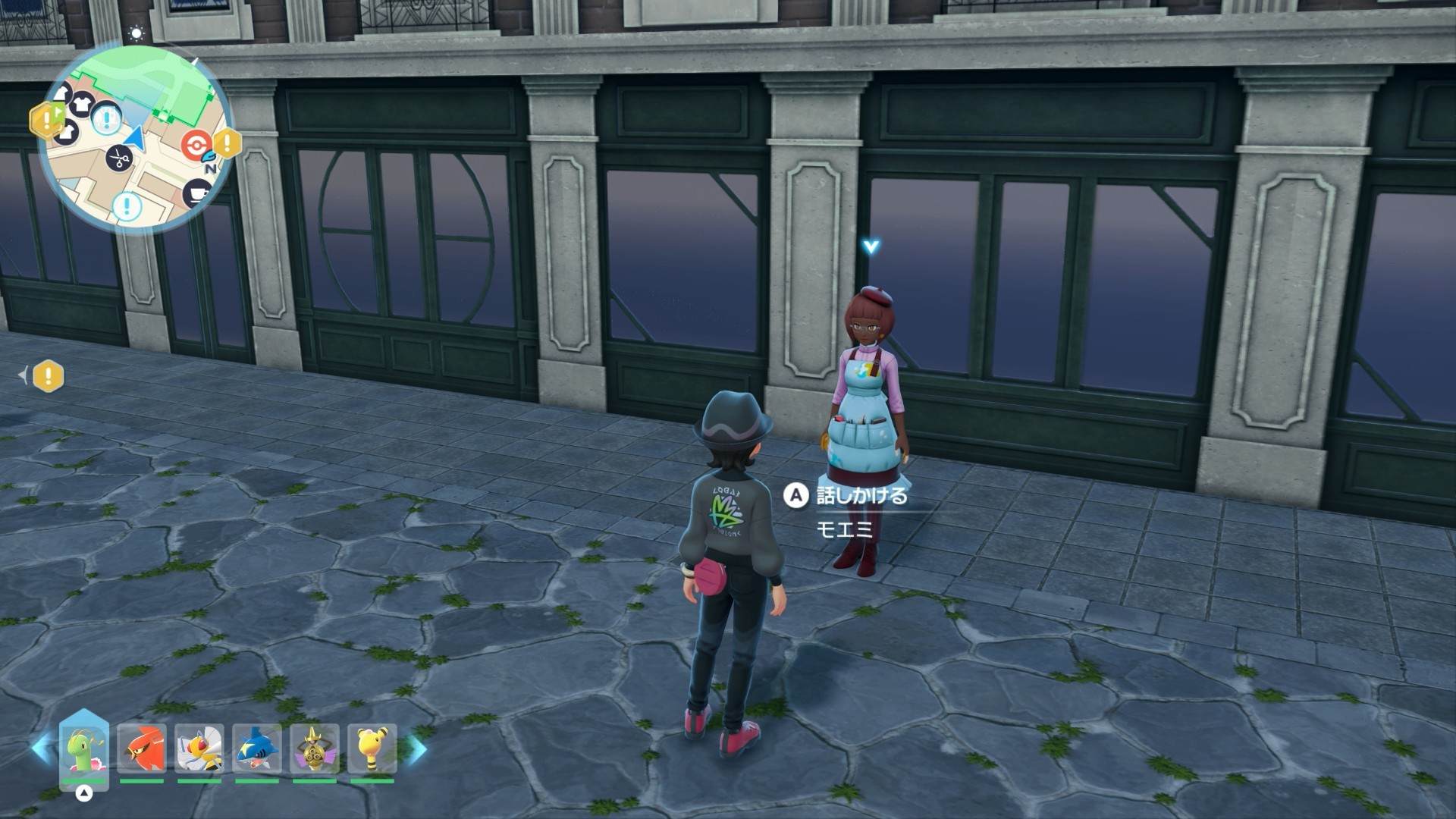Select Aegislash from the party bar
Image resolution: width=1456 pixels, height=819 pixels.
pyautogui.click(x=315, y=748)
